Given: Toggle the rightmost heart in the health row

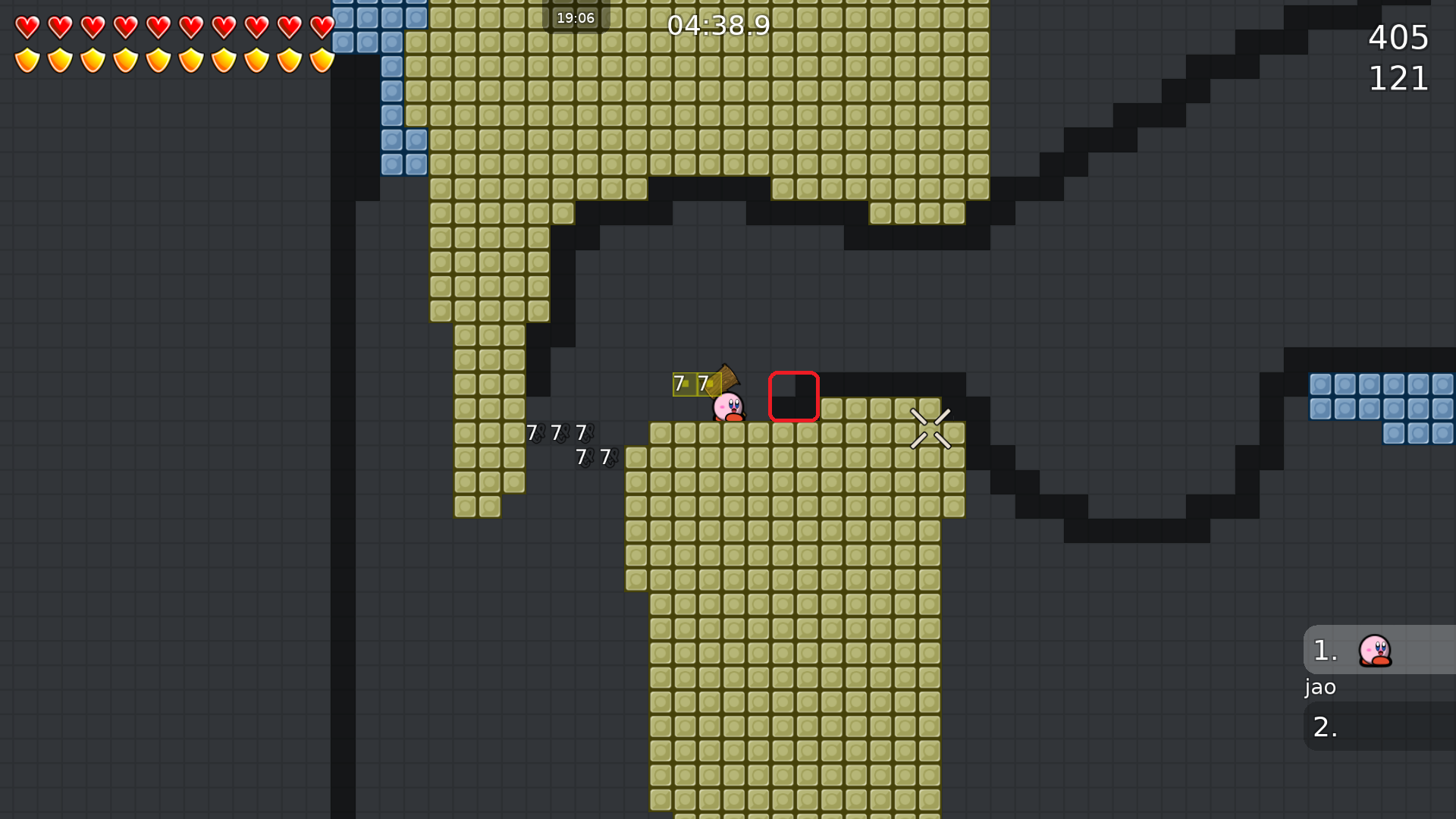Looking at the screenshot, I should point(321,28).
